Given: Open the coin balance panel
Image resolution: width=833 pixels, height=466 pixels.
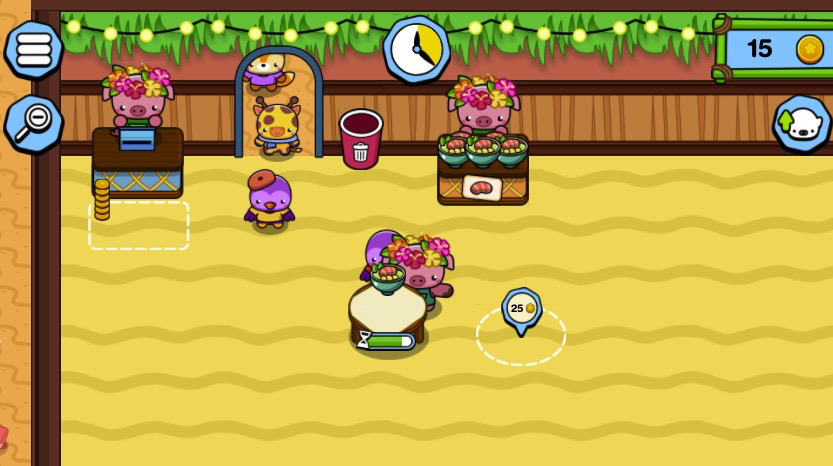Looking at the screenshot, I should (776, 48).
